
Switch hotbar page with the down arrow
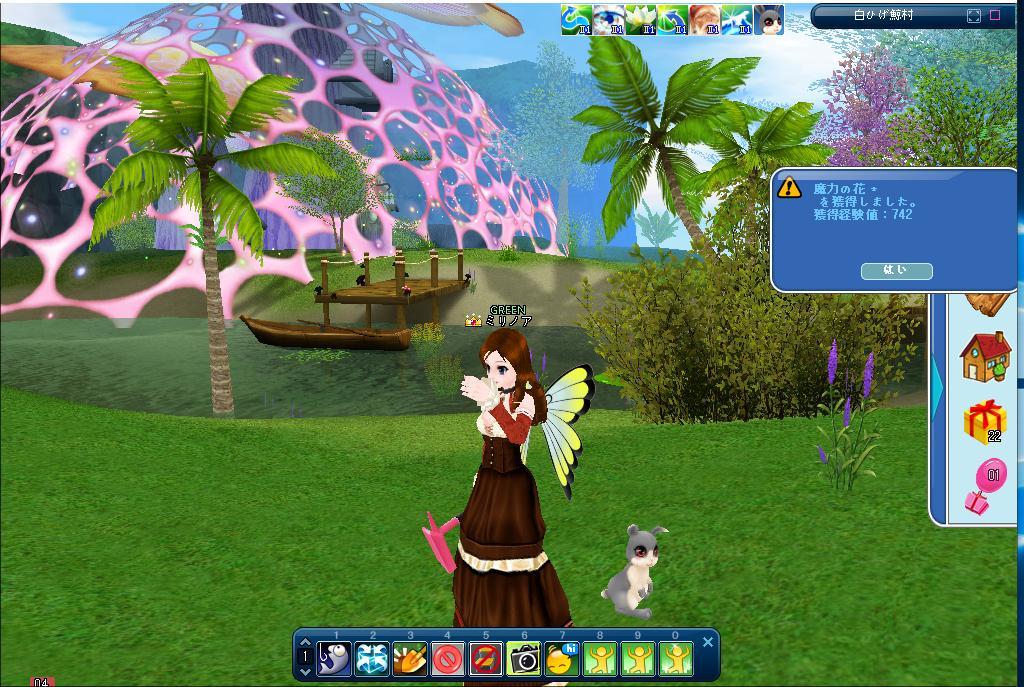click(305, 672)
